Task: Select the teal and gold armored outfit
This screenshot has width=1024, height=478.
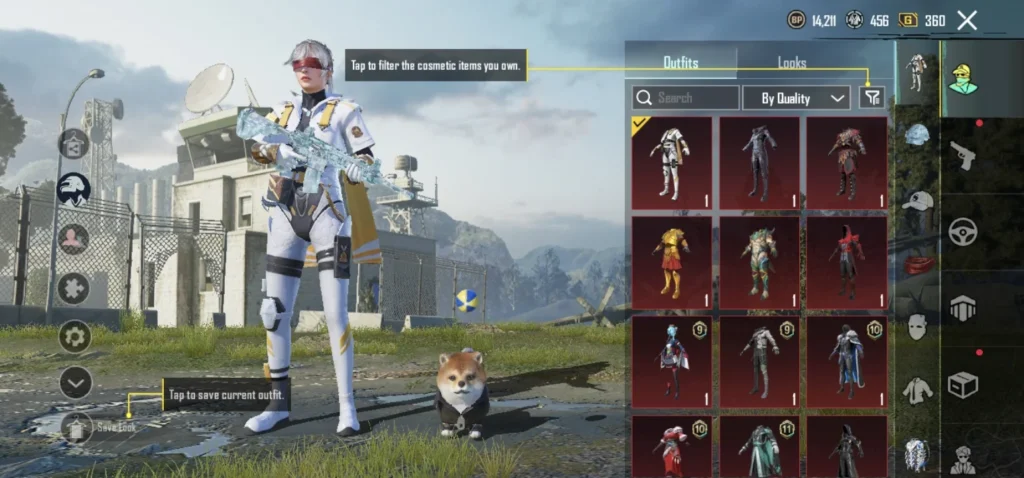Action: pos(760,261)
